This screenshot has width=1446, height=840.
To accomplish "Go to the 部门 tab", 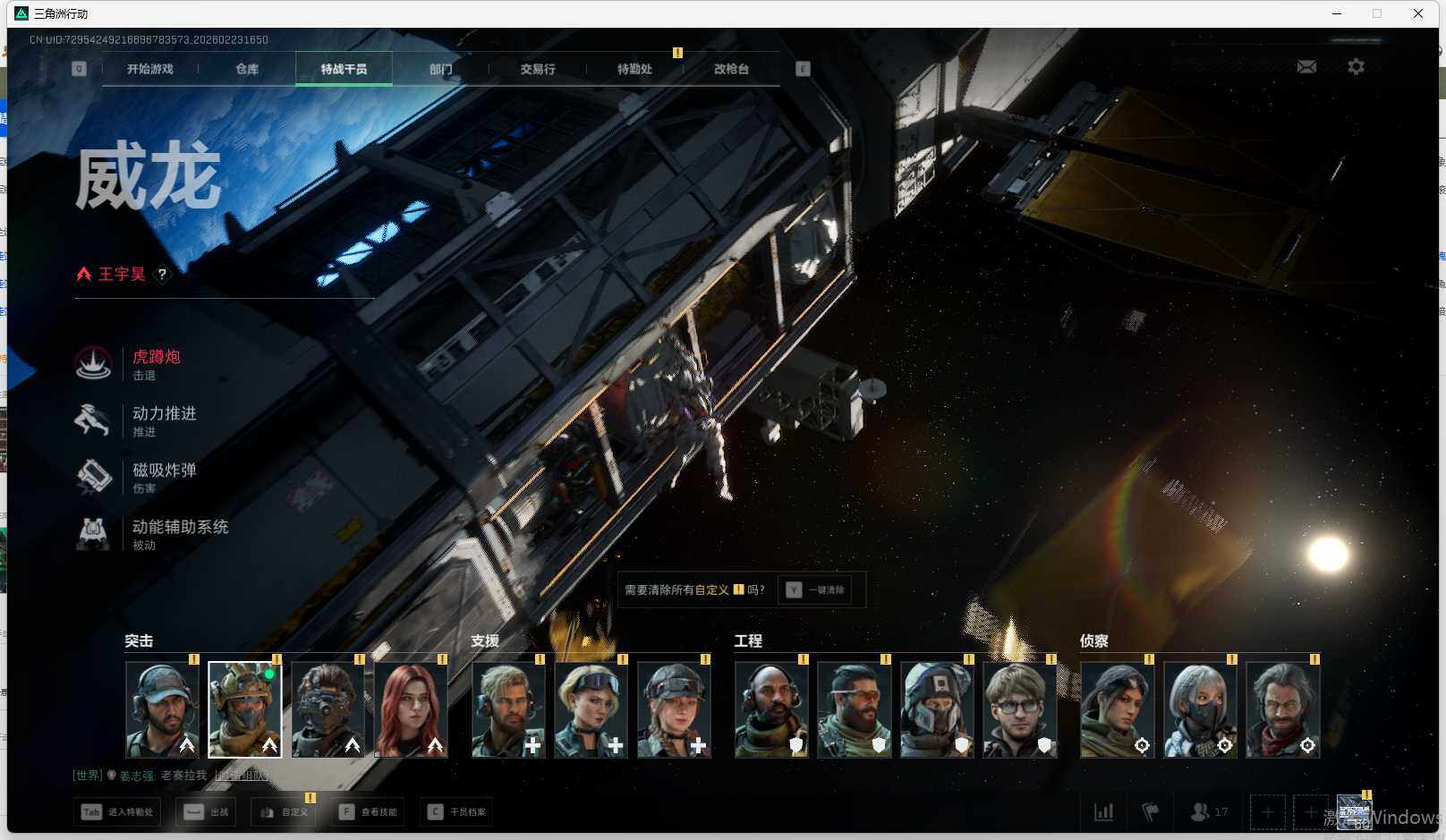I will click(440, 69).
